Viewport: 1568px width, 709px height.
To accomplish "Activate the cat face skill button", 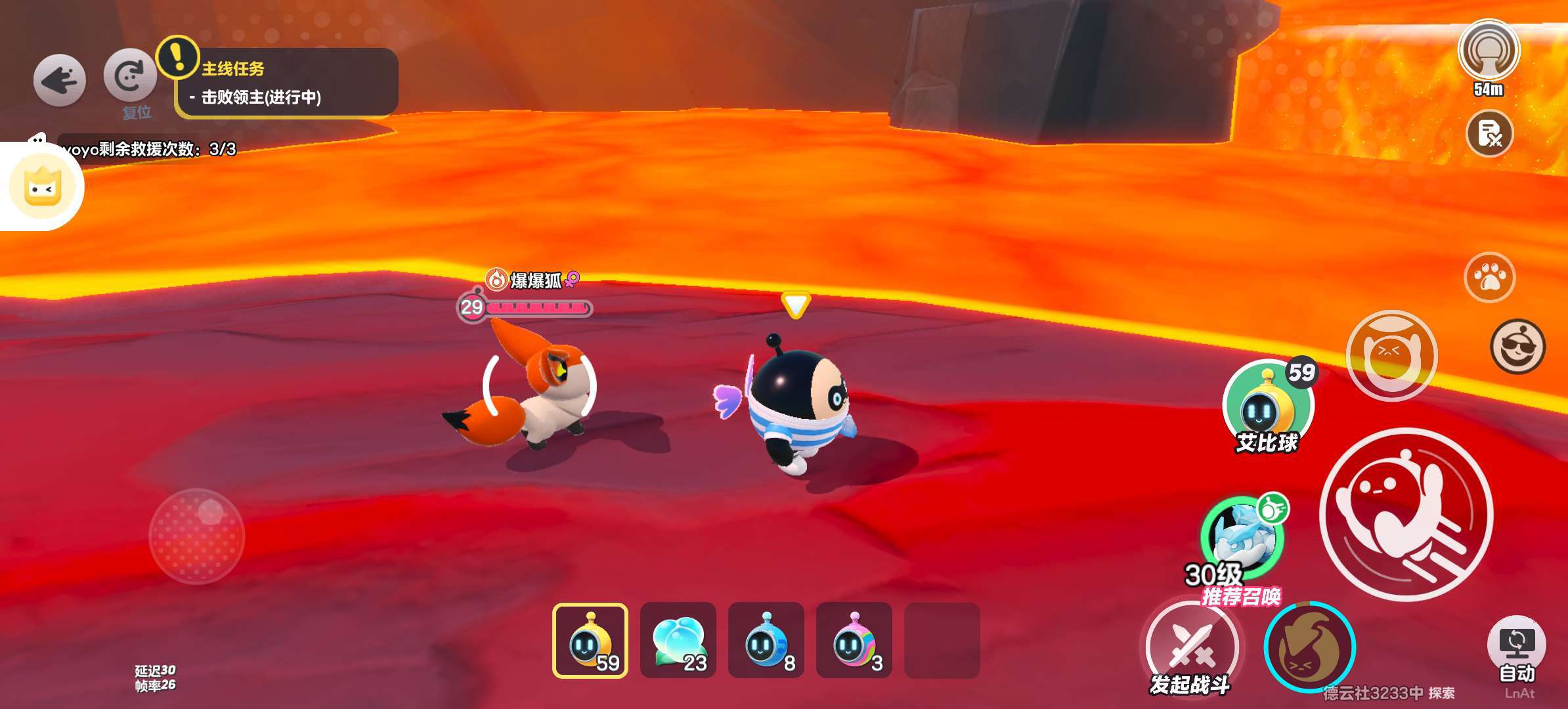I will (1391, 355).
